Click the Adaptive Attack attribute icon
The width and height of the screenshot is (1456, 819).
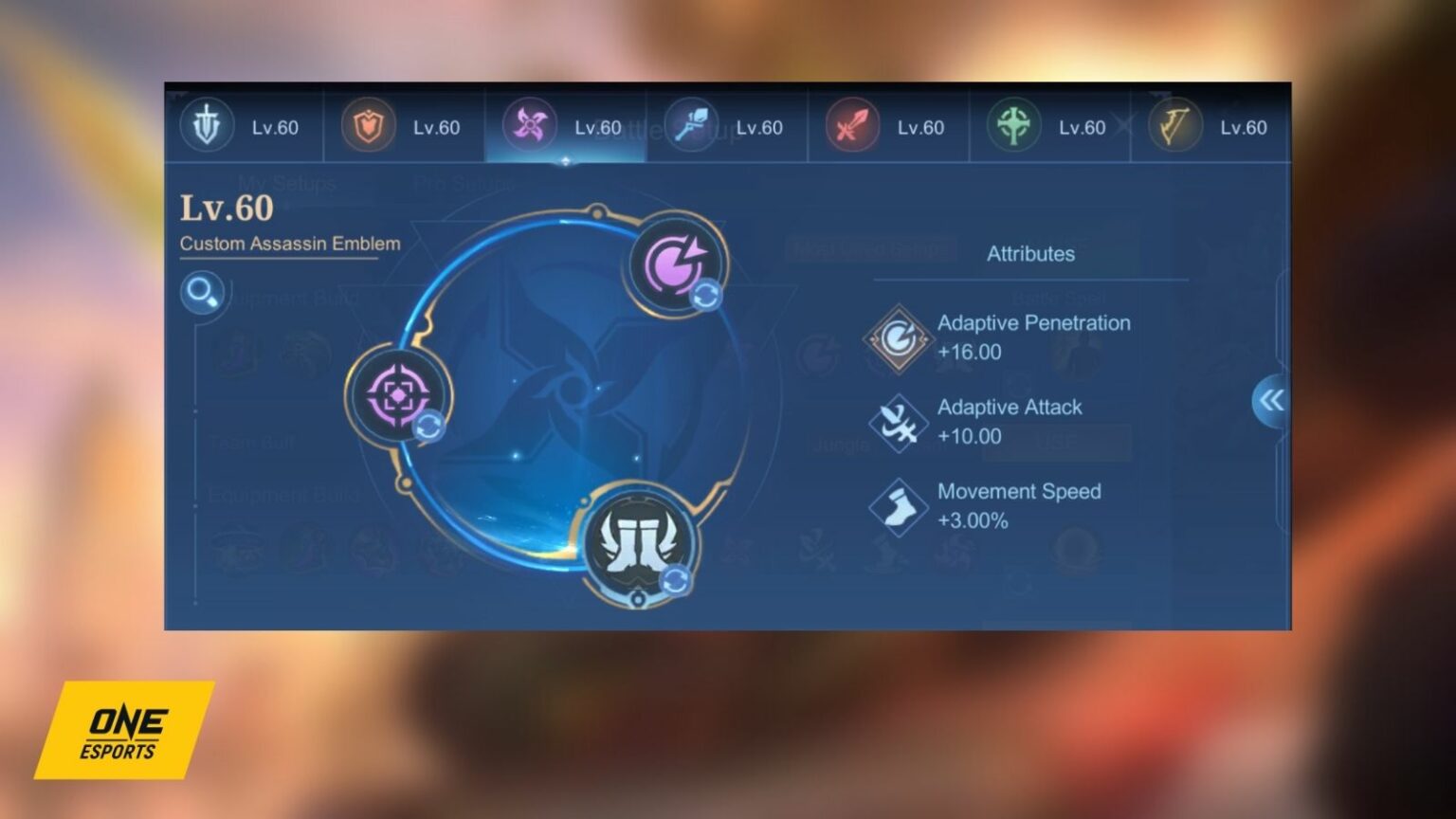pos(897,423)
